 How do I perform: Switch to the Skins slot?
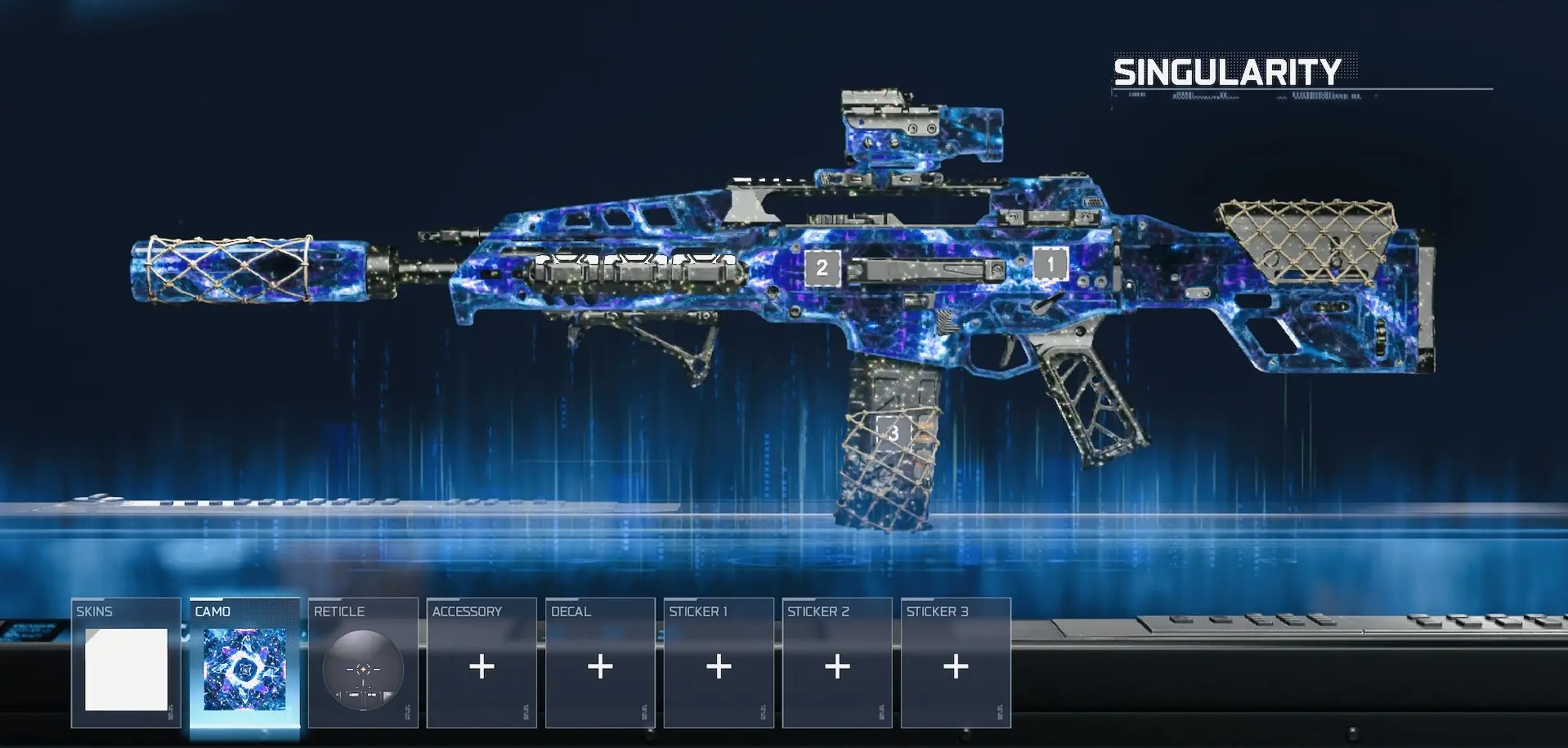tap(127, 662)
